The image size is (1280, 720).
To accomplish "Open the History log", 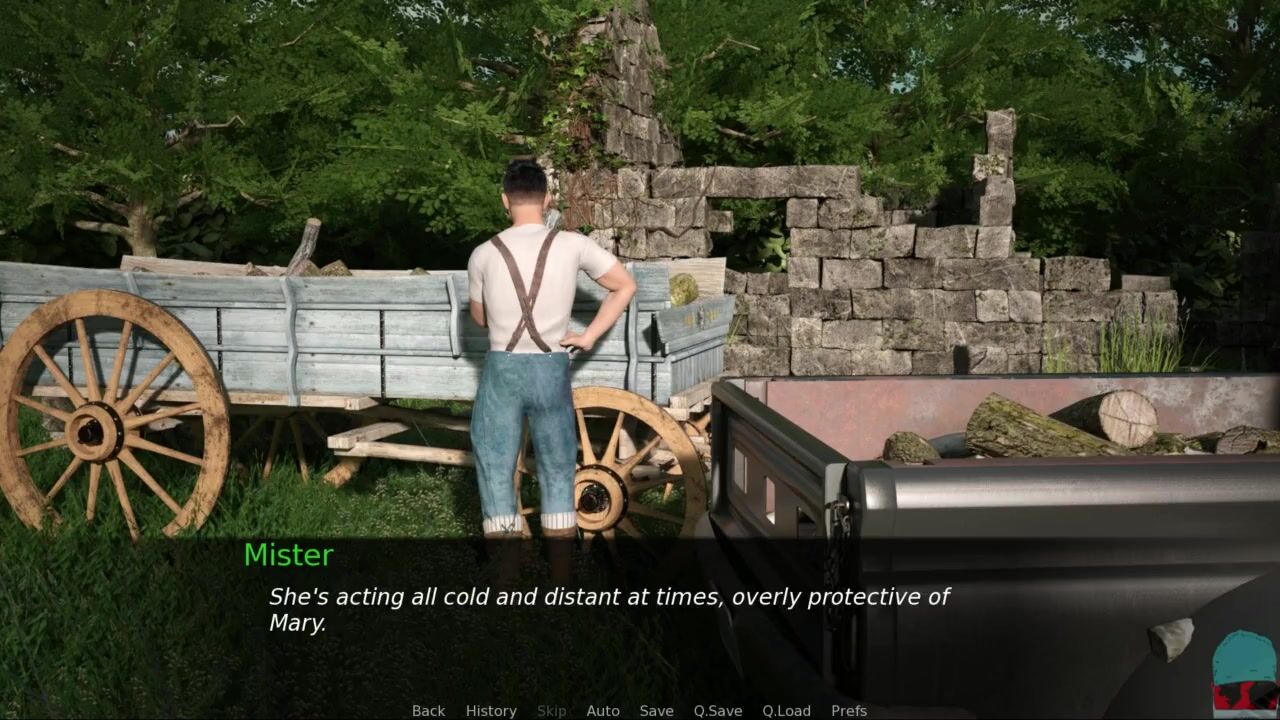I will pos(491,711).
